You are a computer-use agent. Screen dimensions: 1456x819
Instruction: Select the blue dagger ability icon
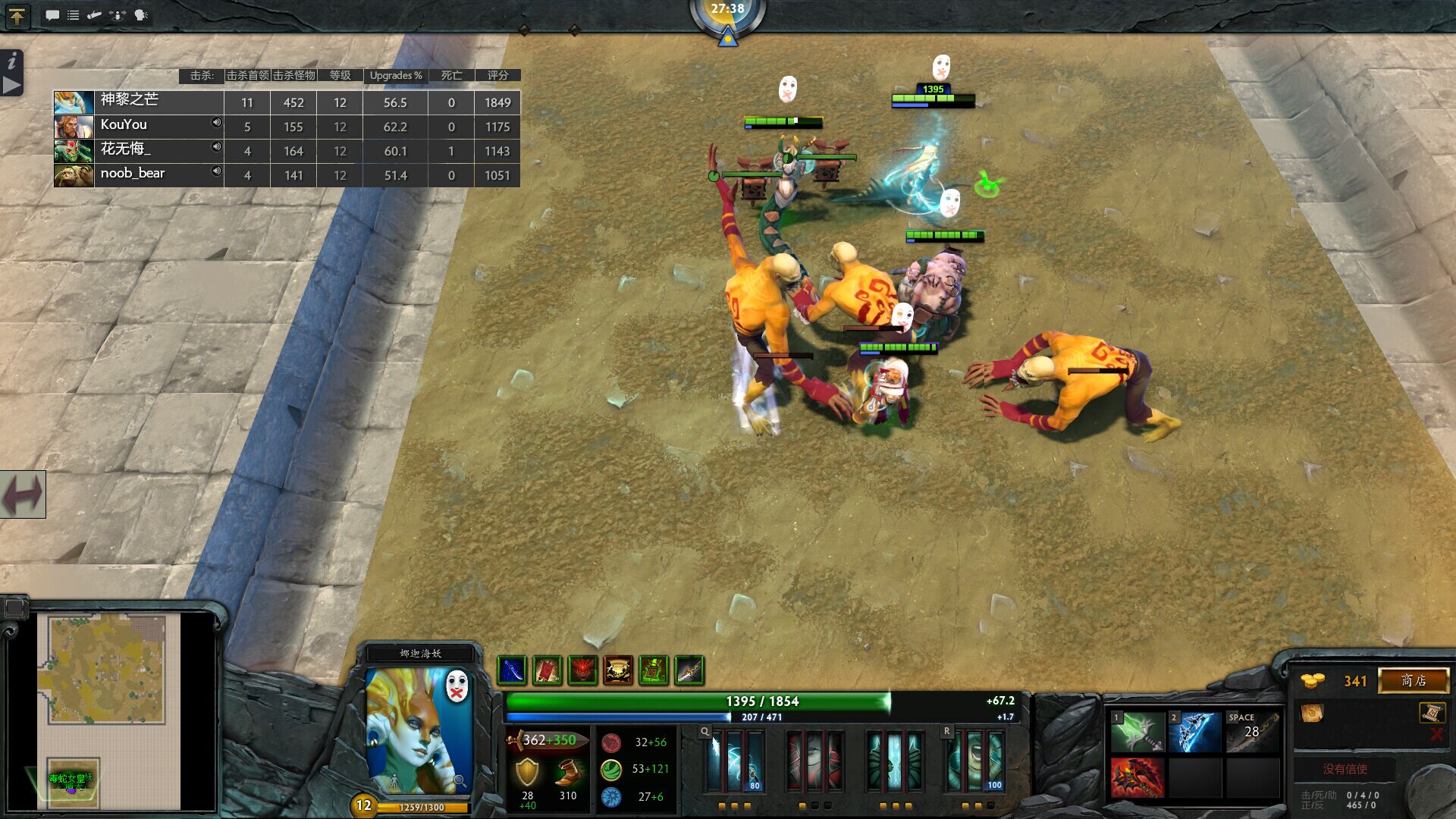[x=512, y=670]
